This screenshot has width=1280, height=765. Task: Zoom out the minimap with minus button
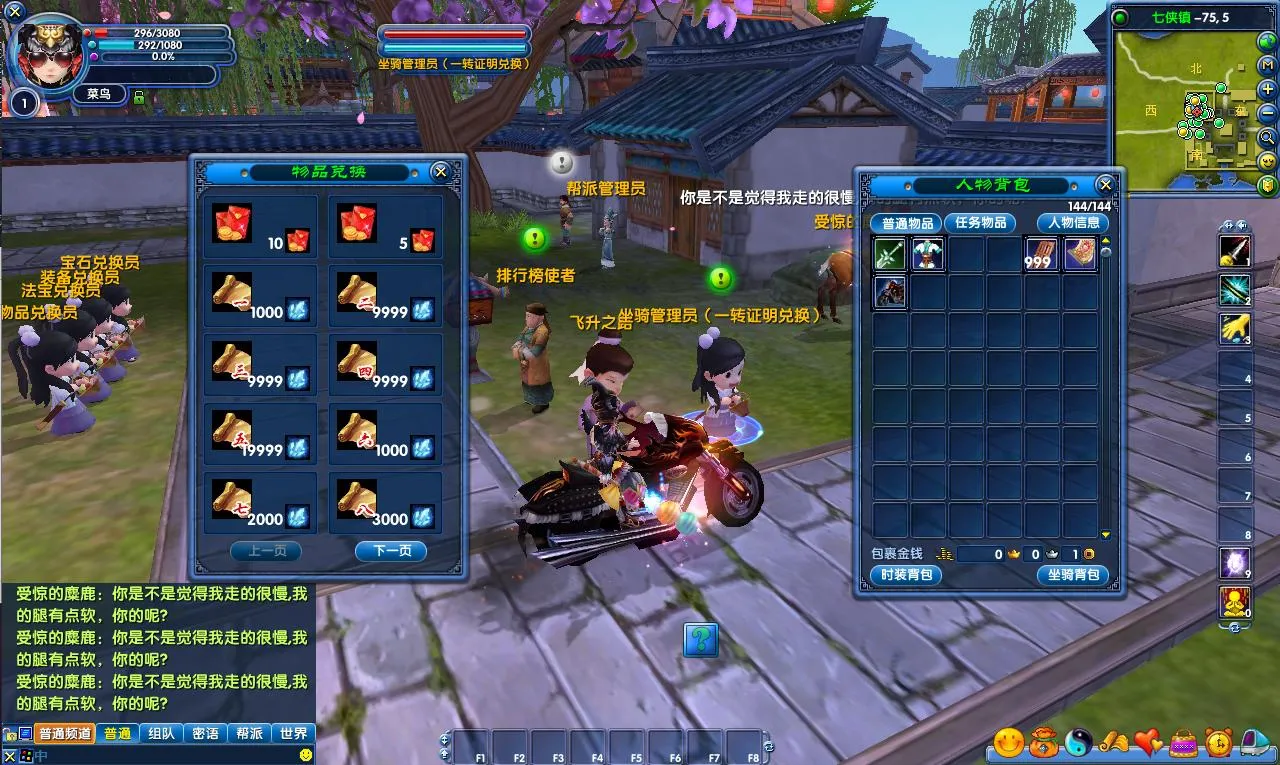click(1268, 112)
